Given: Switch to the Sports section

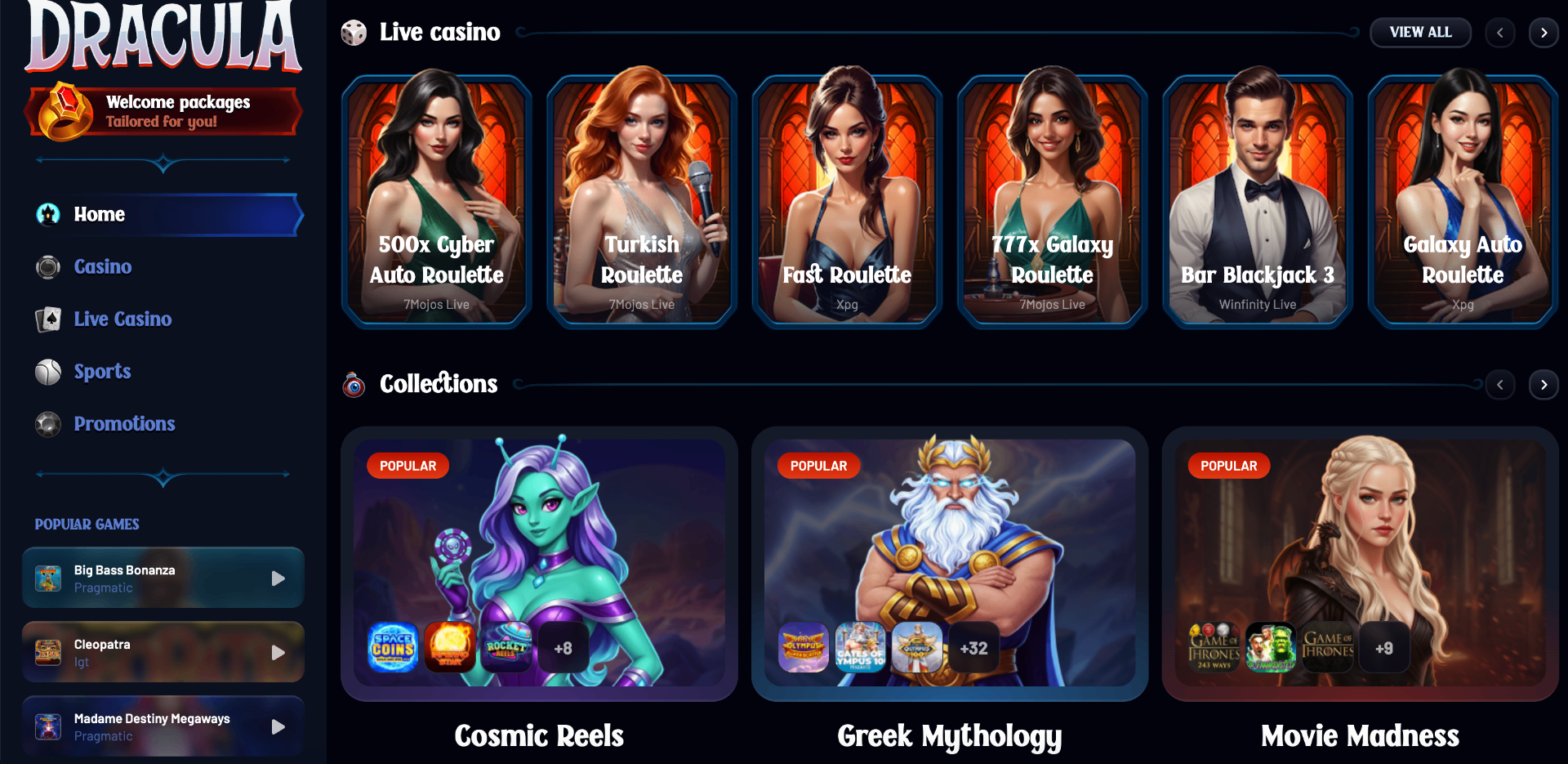Looking at the screenshot, I should [x=102, y=371].
